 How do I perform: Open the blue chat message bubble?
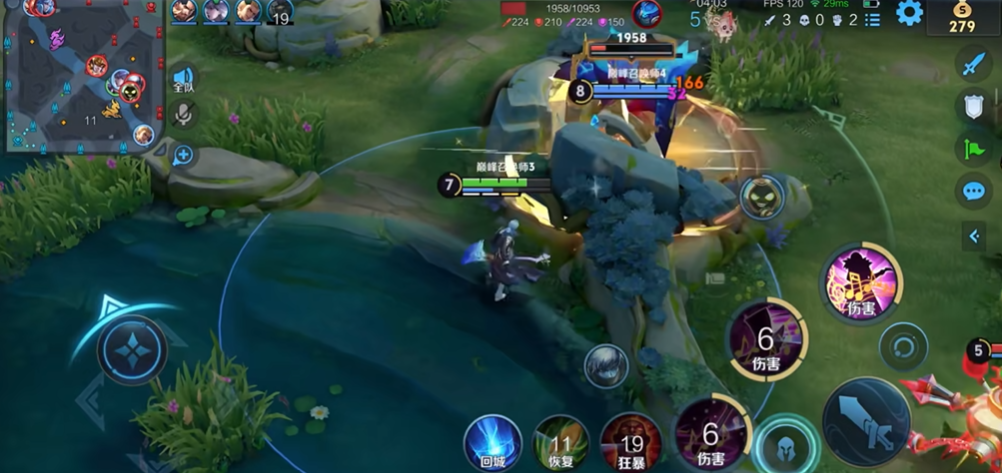click(x=973, y=191)
